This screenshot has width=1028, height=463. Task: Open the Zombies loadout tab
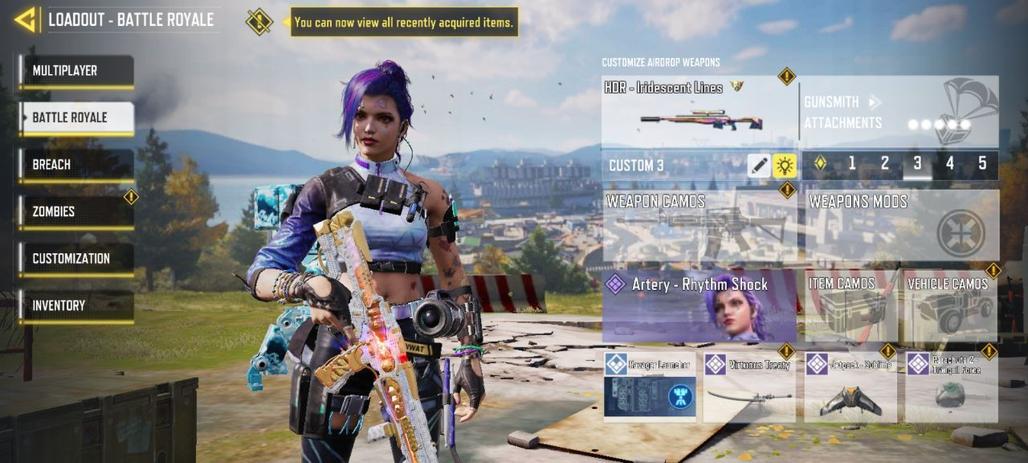76,211
